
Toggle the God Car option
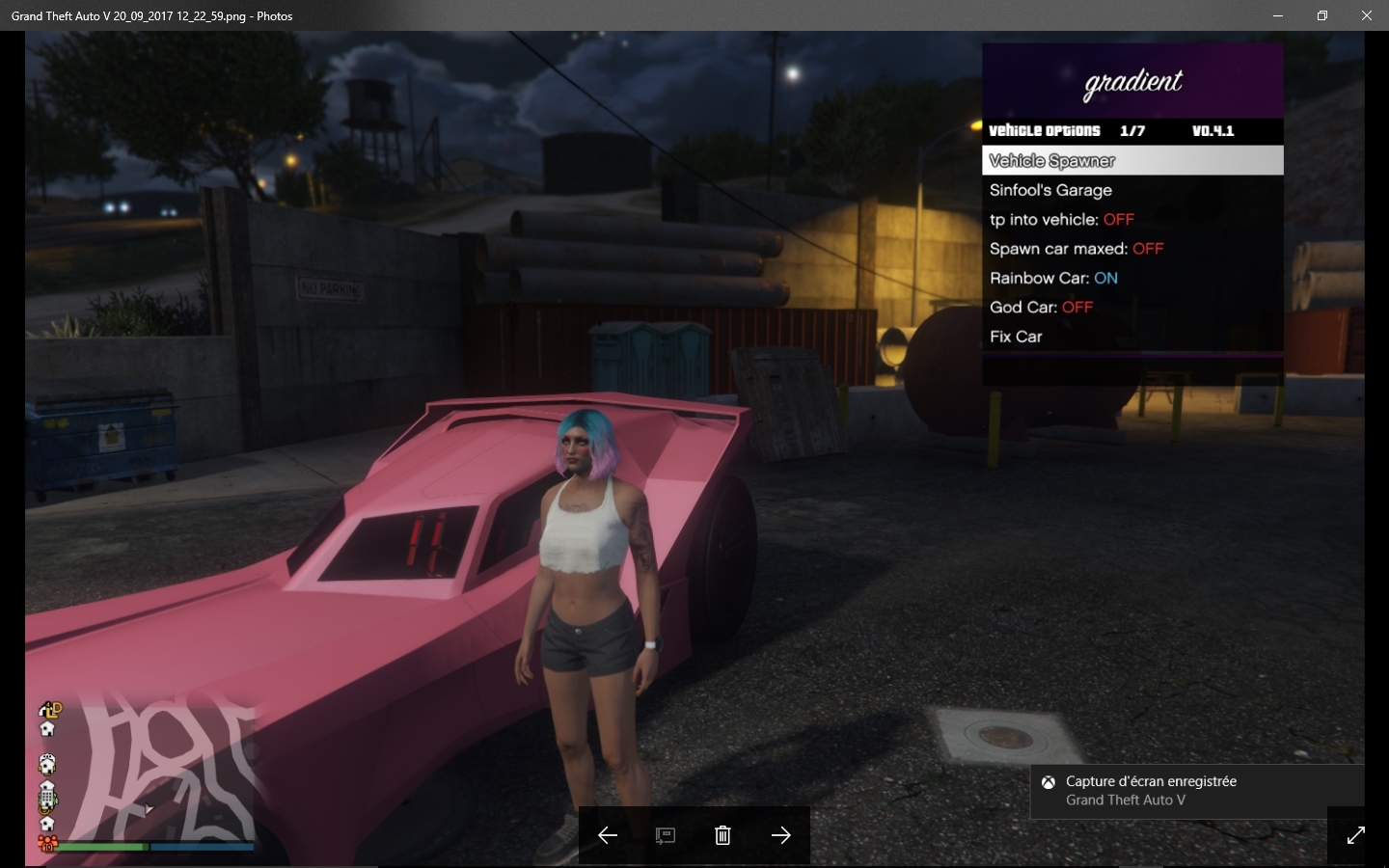(1041, 307)
